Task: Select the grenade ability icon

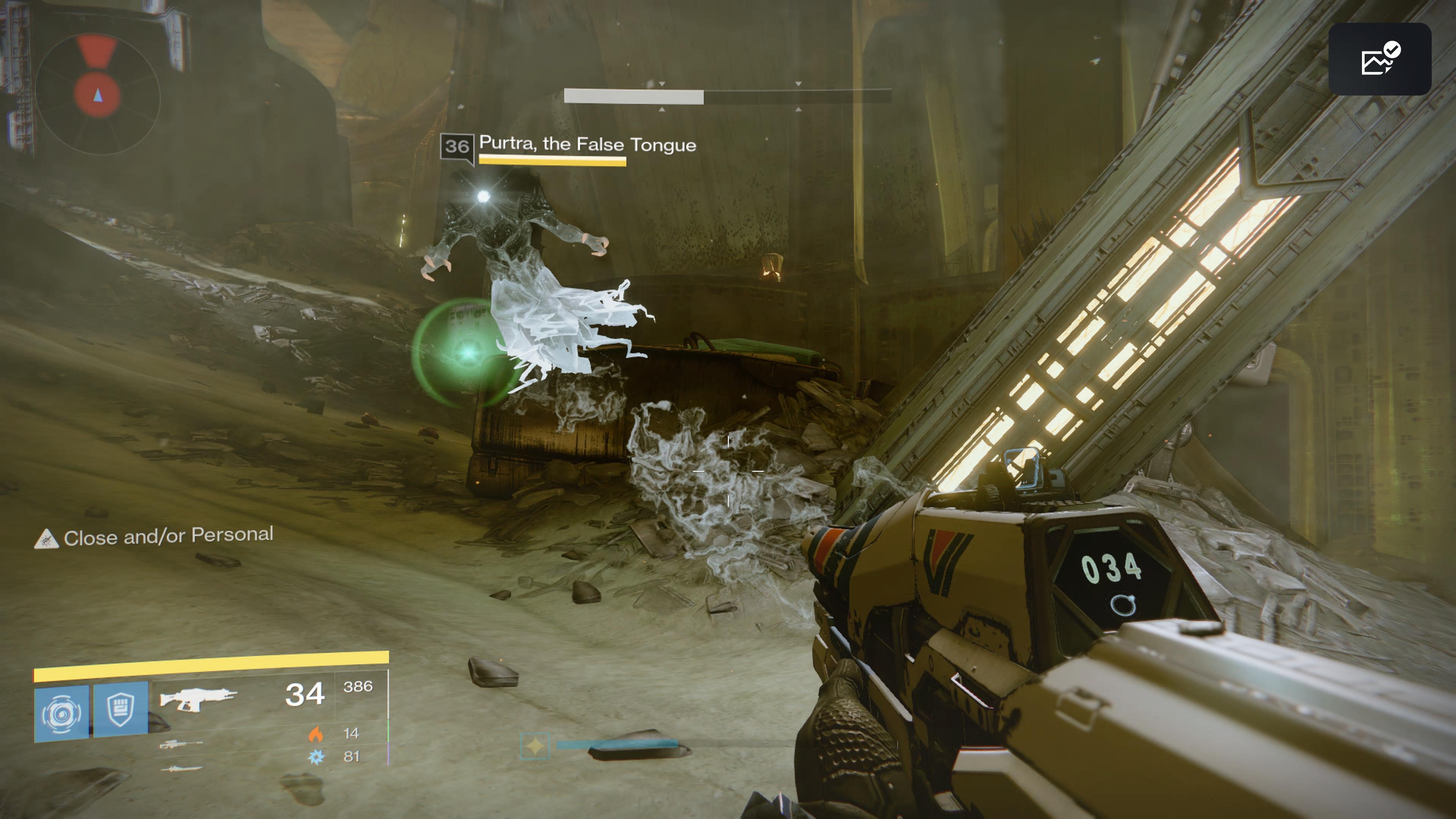Action: [61, 713]
